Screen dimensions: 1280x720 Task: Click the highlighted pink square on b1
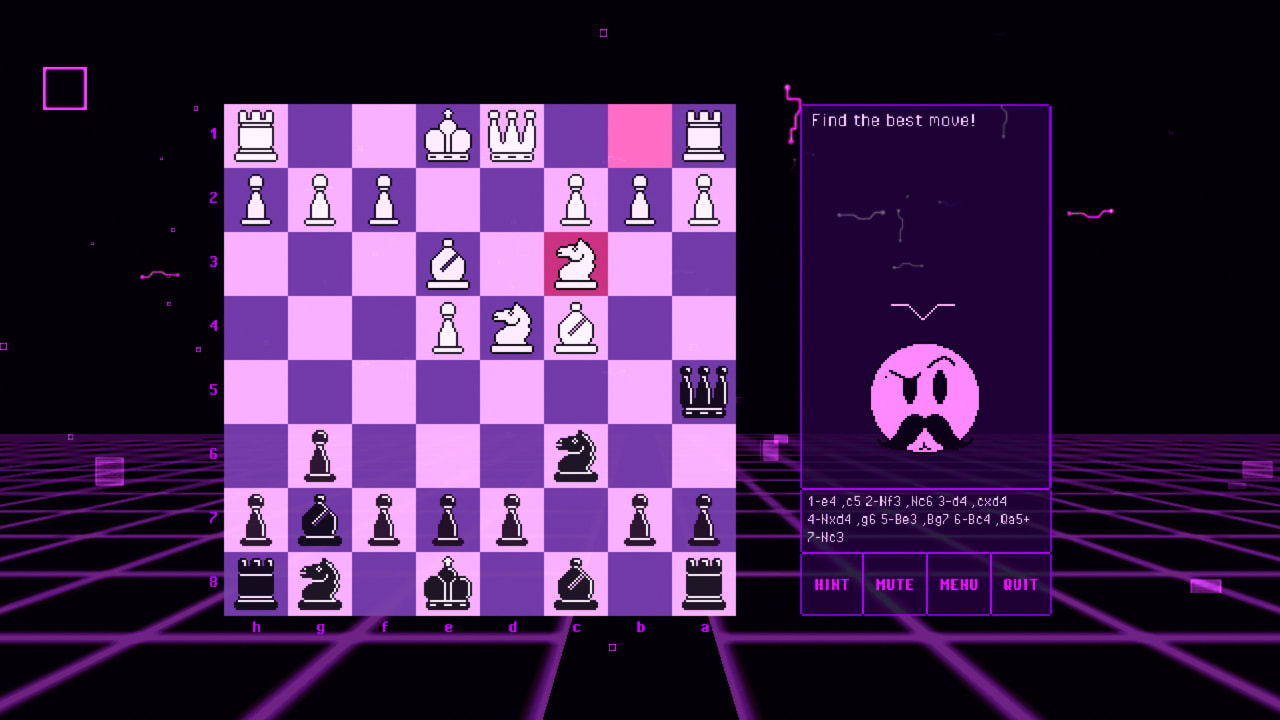[x=640, y=135]
